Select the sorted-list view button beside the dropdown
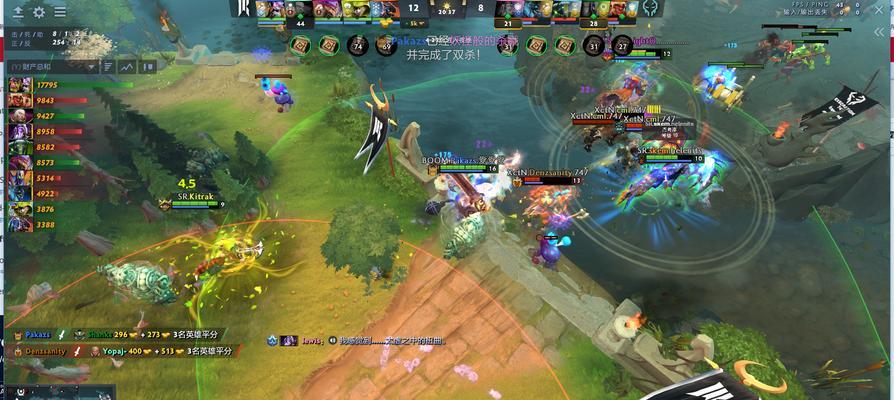894x400 pixels. point(107,66)
